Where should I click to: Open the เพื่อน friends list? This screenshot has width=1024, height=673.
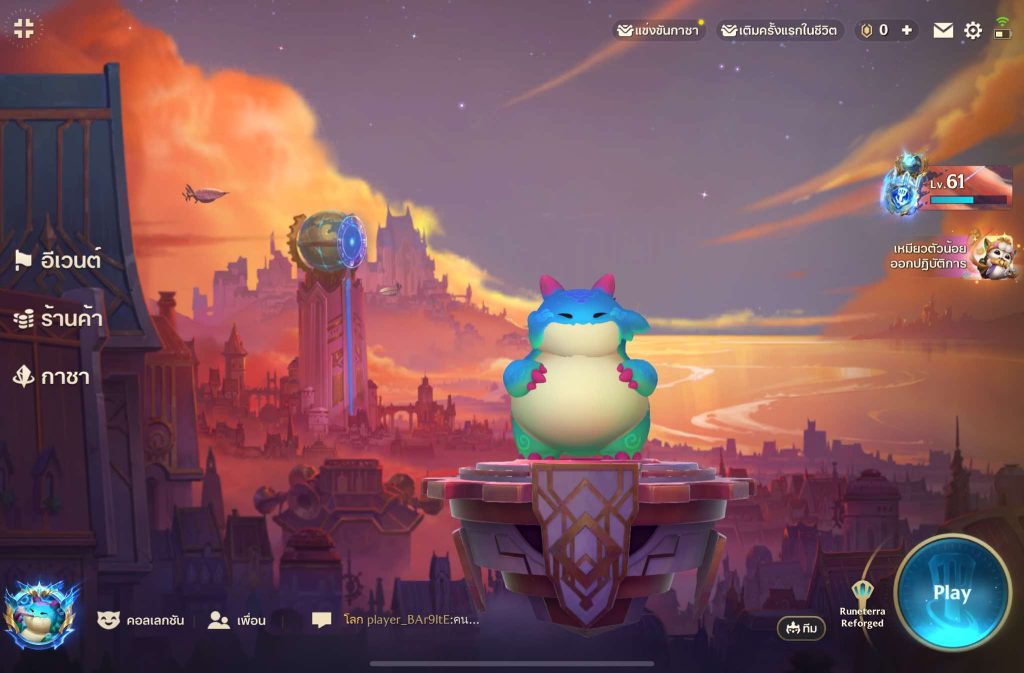[x=237, y=620]
